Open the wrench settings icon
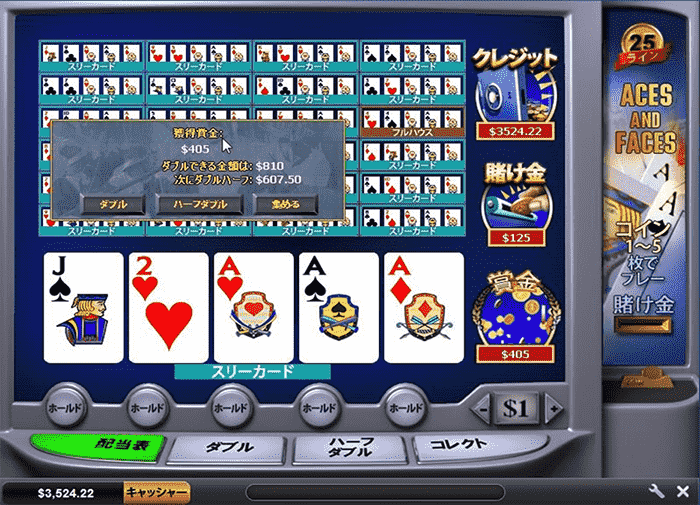The width and height of the screenshot is (700, 505). click(656, 492)
